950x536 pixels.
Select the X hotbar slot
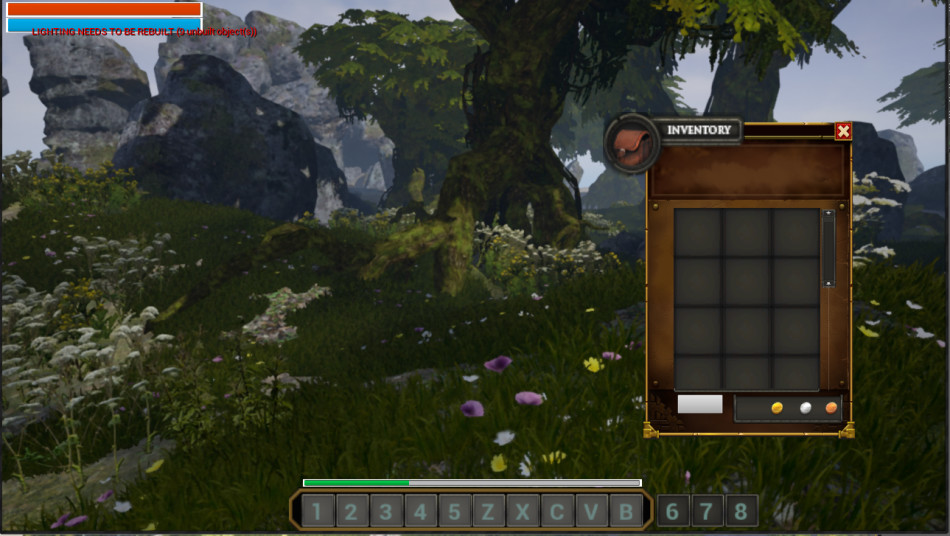point(523,512)
